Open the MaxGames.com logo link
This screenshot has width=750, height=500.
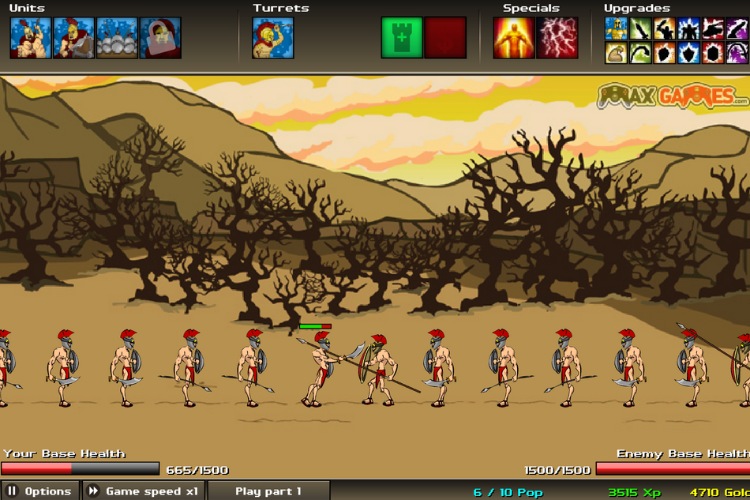pyautogui.click(x=673, y=97)
